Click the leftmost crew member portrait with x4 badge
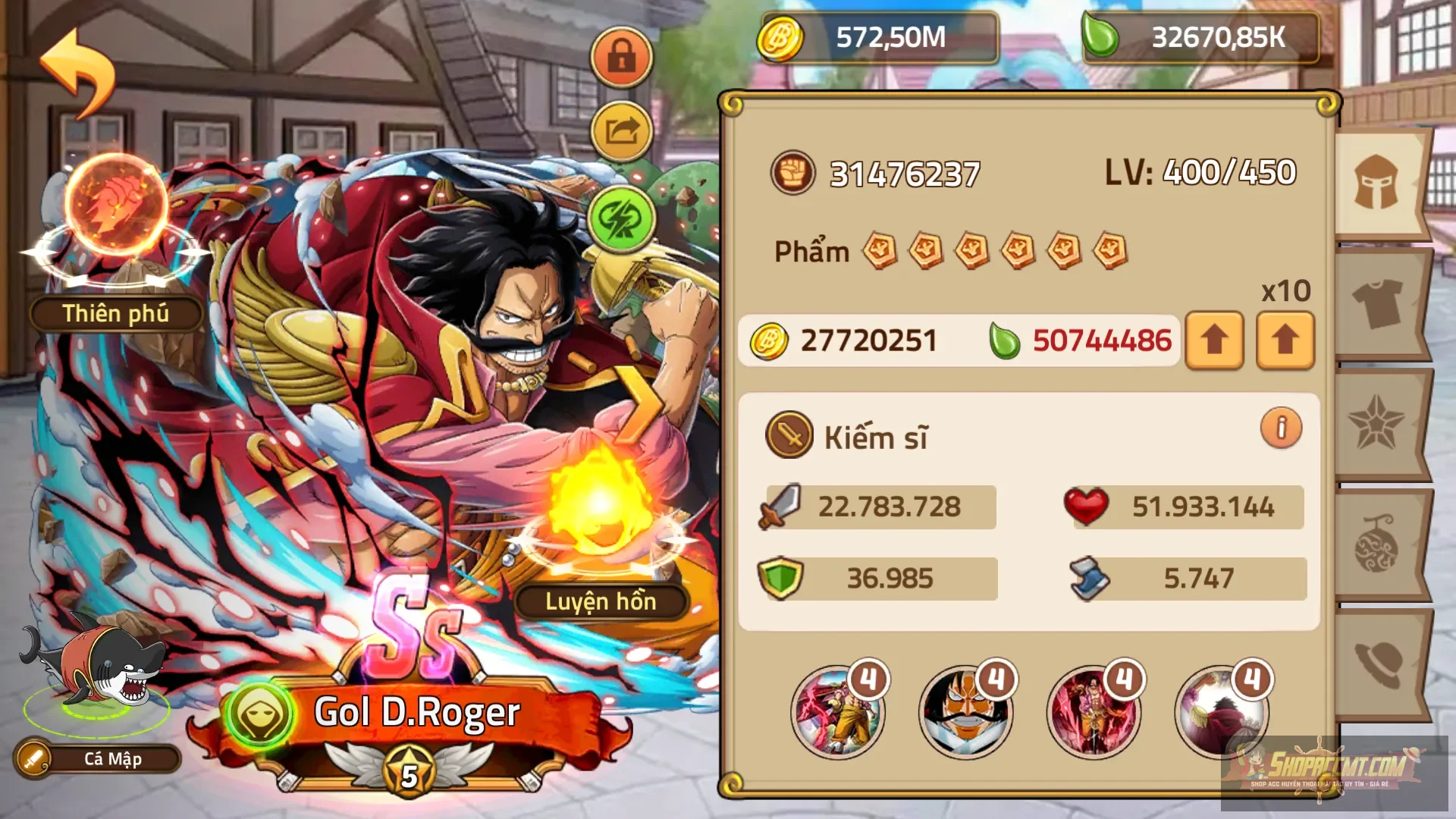This screenshot has height=819, width=1456. pyautogui.click(x=838, y=709)
